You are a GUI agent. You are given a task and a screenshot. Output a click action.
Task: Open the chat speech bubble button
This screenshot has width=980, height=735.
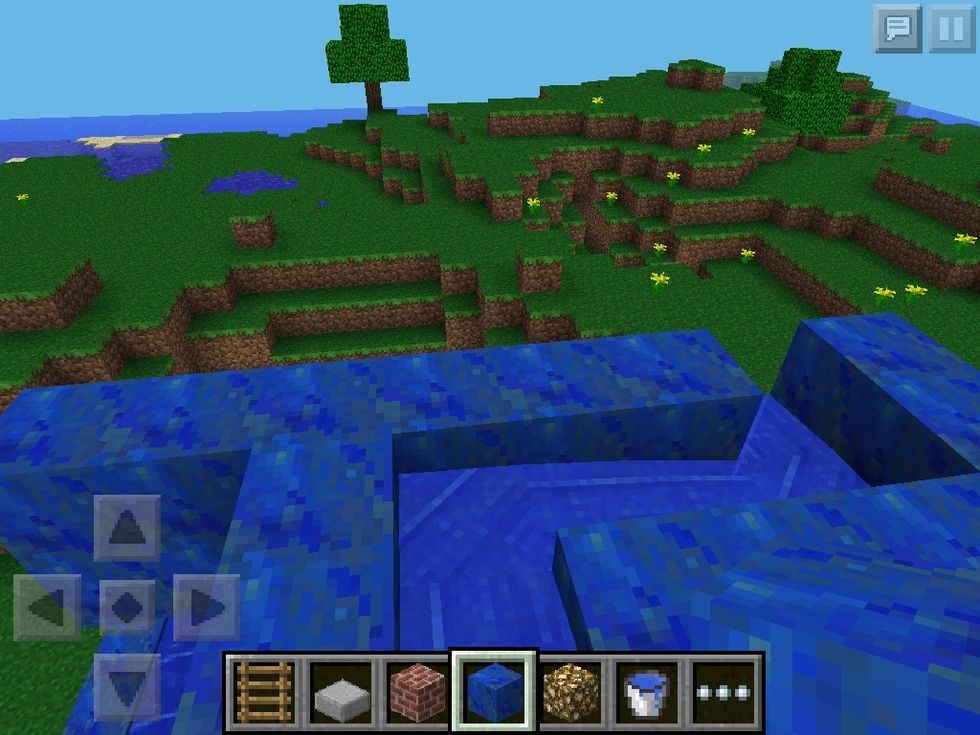(897, 29)
